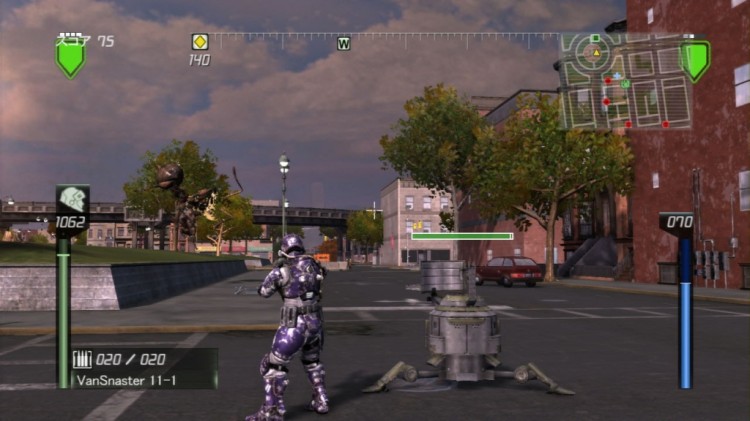Click the green shield under the score
This screenshot has height=421, width=750.
70,59
